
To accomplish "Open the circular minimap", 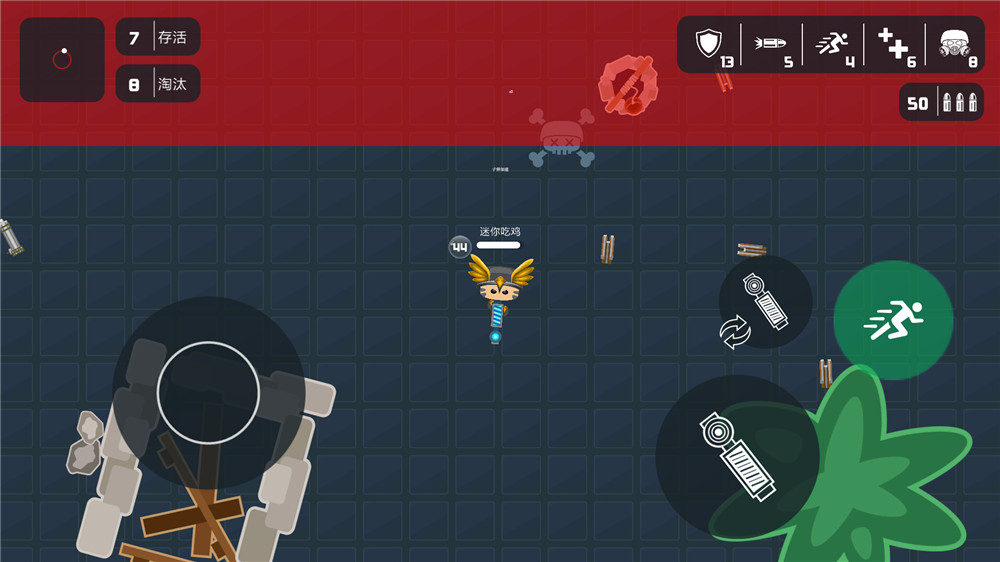I will coord(62,60).
